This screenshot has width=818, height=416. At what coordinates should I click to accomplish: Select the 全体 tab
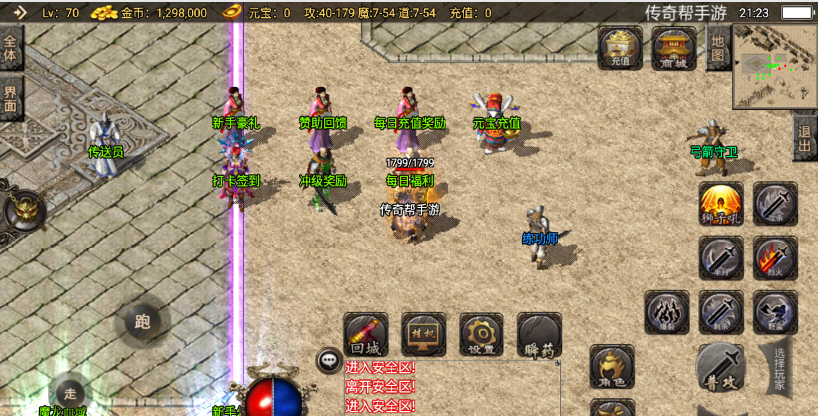pos(11,49)
